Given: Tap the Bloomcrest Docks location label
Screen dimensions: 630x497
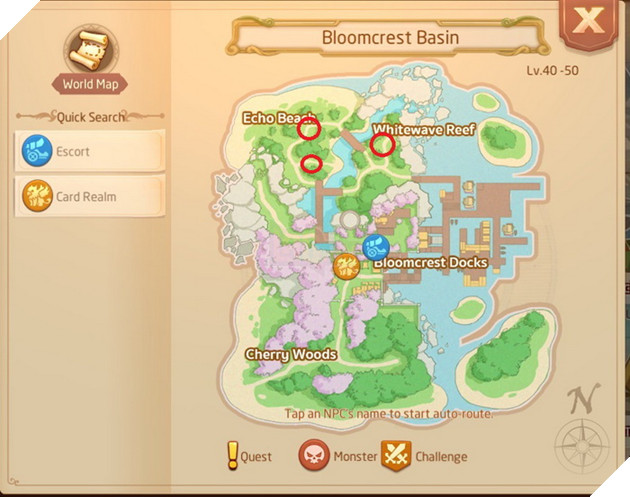Looking at the screenshot, I should point(430,263).
